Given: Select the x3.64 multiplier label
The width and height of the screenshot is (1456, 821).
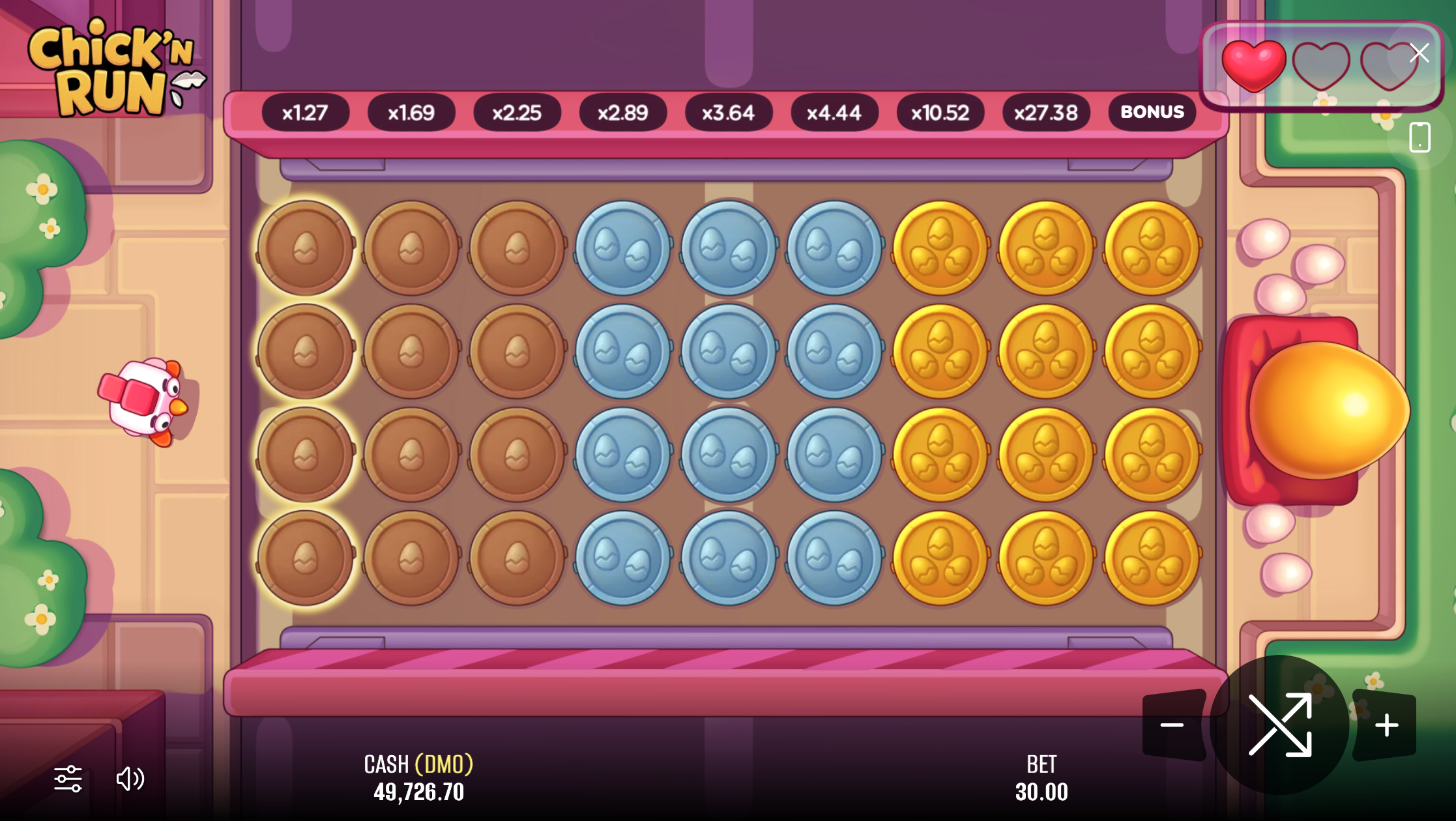Looking at the screenshot, I should [x=728, y=113].
